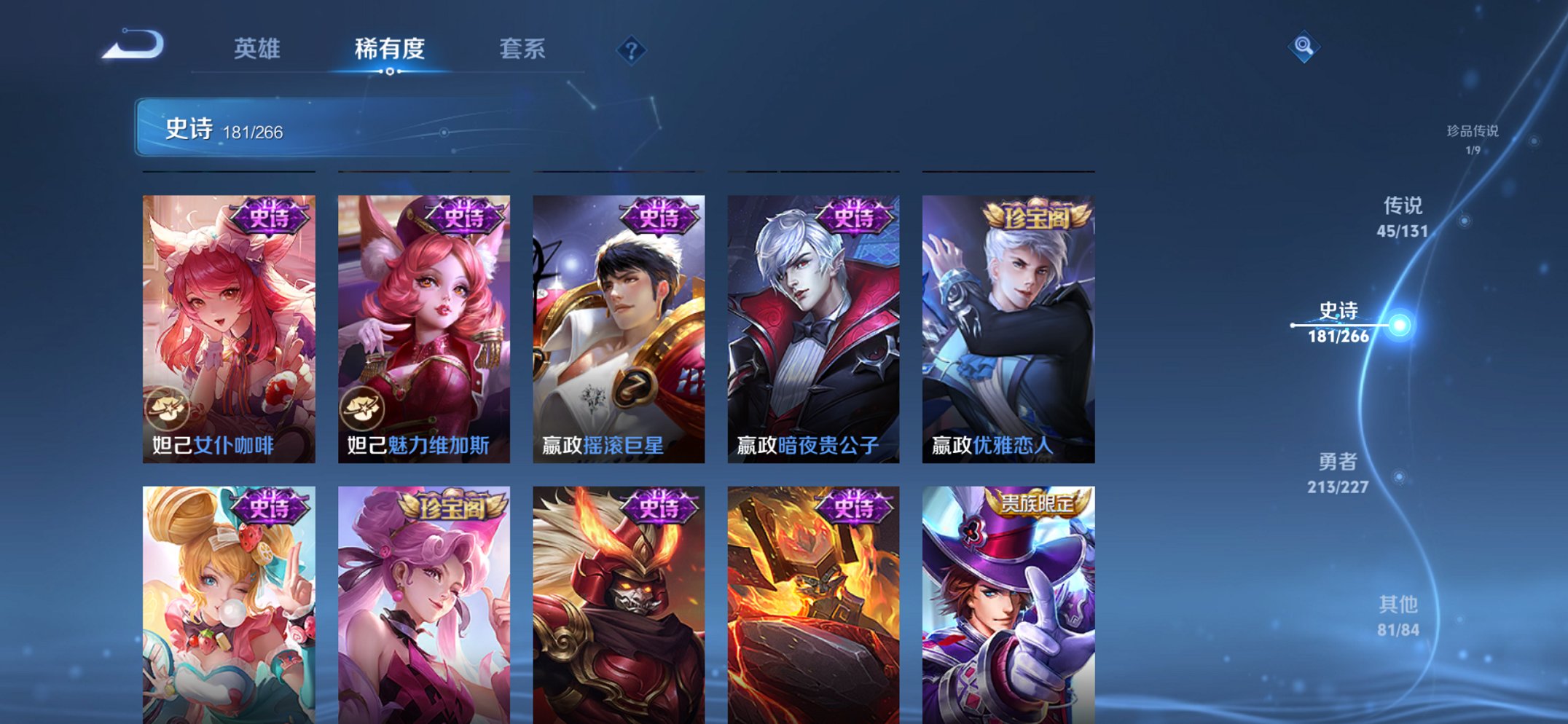
Task: Switch to the 套系 tab
Action: [x=524, y=49]
